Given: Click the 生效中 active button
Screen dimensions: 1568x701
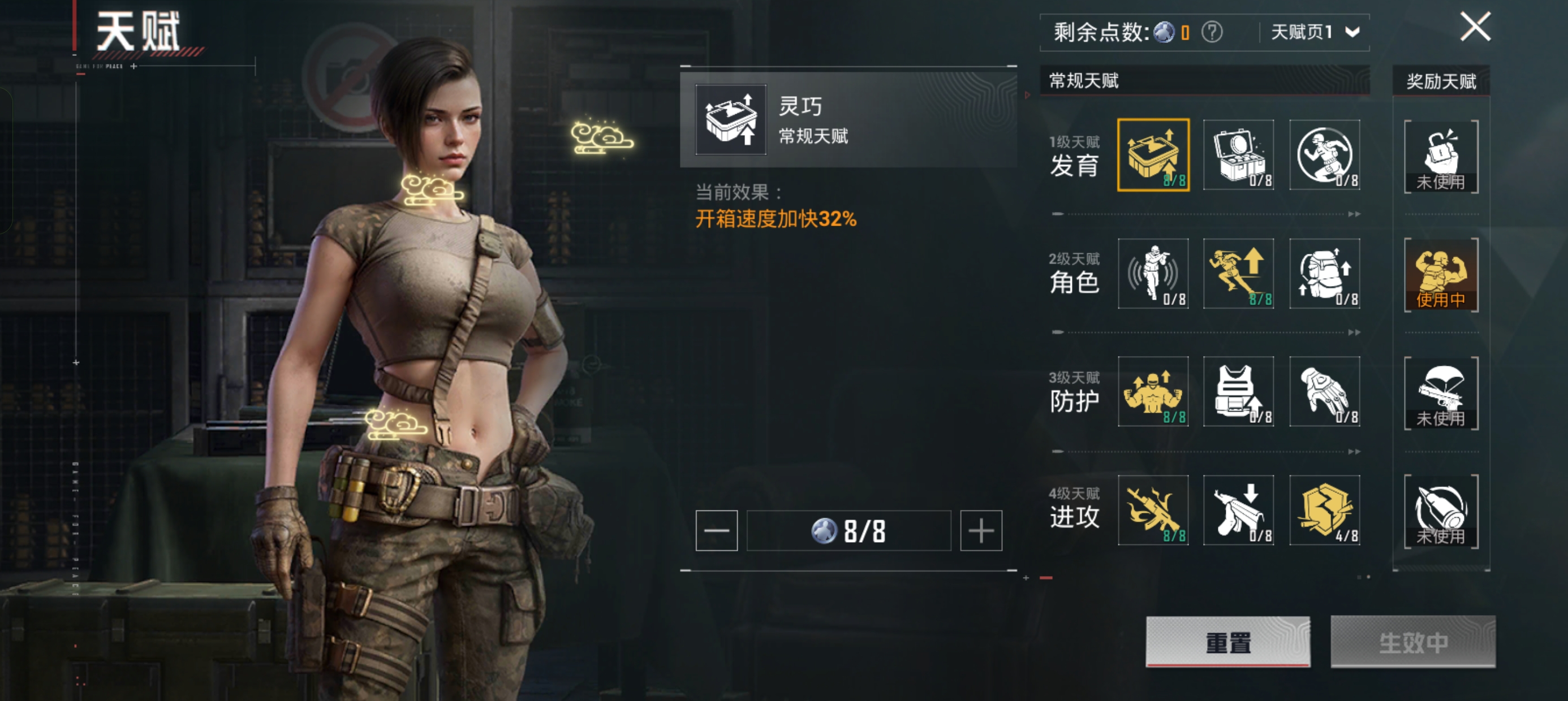Looking at the screenshot, I should click(1413, 642).
